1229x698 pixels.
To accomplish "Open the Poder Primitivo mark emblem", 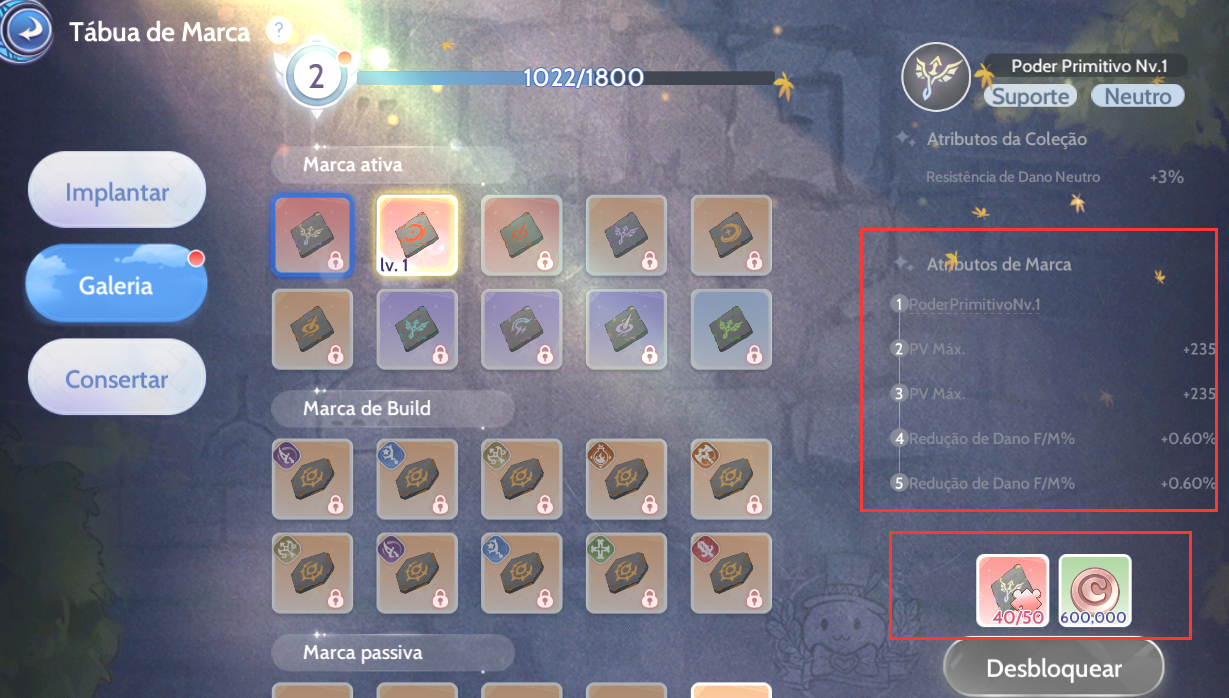I will pyautogui.click(x=935, y=78).
